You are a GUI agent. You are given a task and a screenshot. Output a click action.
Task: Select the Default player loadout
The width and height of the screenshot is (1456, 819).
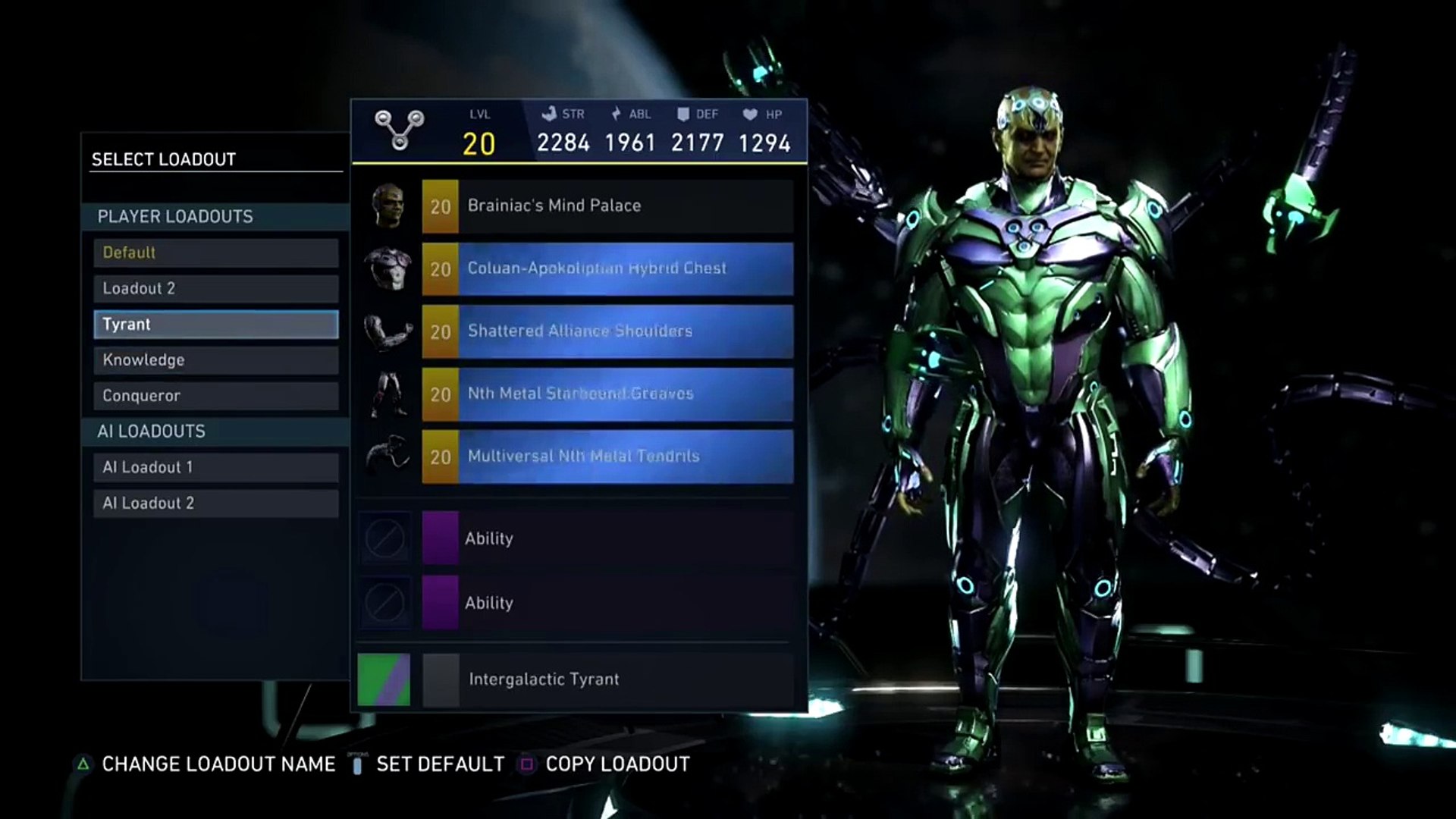tap(215, 253)
